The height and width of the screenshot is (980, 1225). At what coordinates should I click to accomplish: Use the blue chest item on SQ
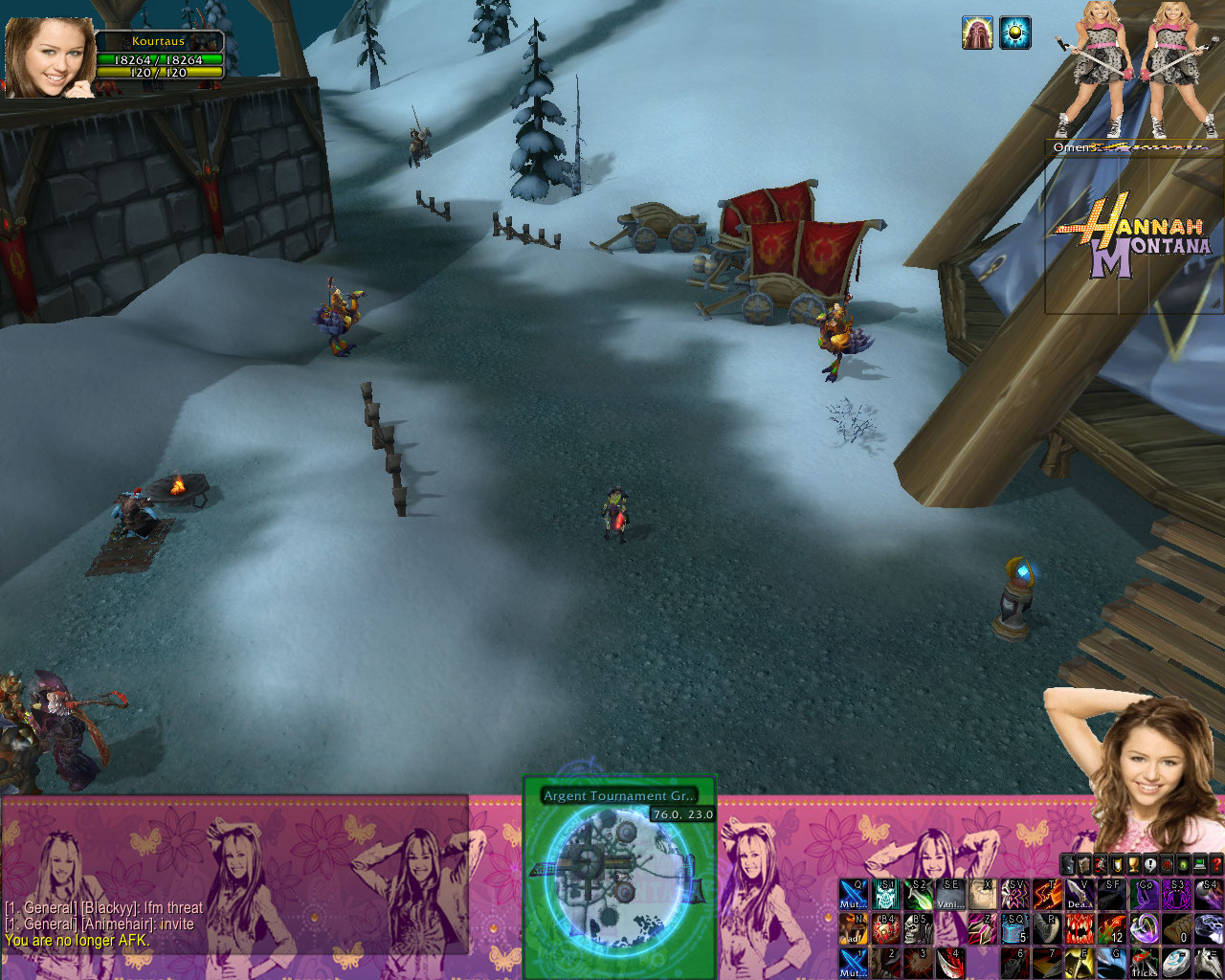(x=1015, y=928)
